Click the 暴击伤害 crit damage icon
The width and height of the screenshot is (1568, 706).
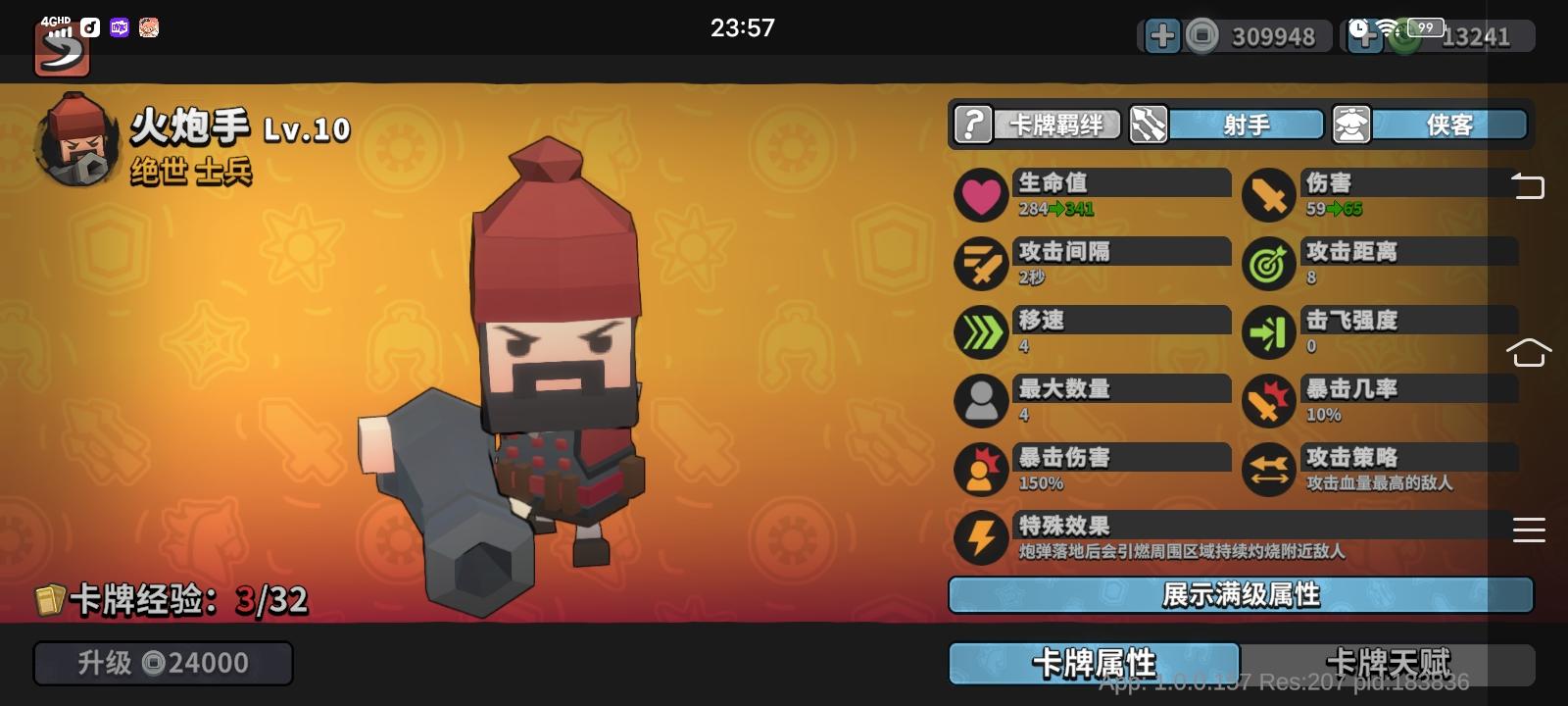(981, 469)
